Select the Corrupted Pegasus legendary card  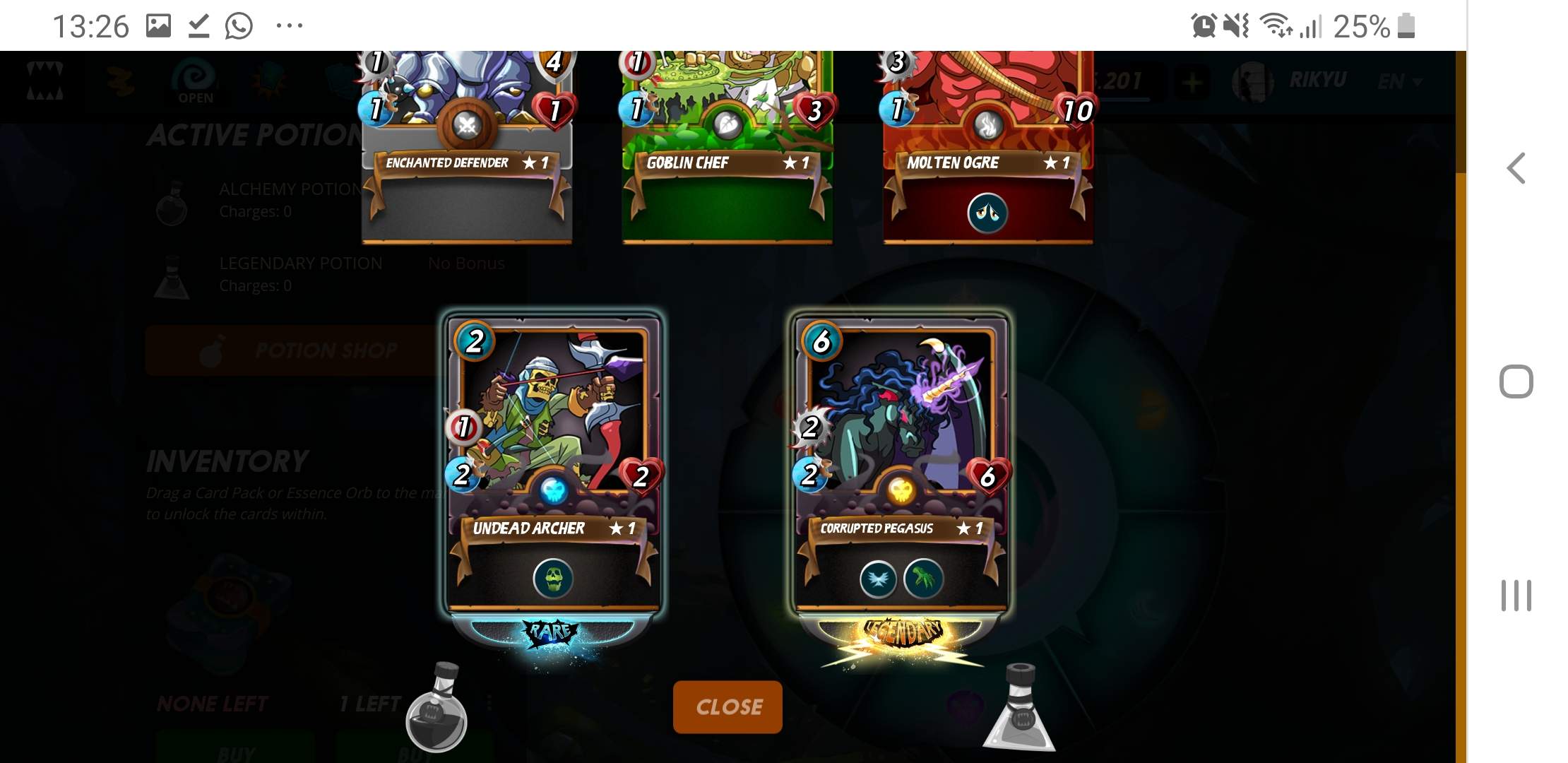point(901,424)
